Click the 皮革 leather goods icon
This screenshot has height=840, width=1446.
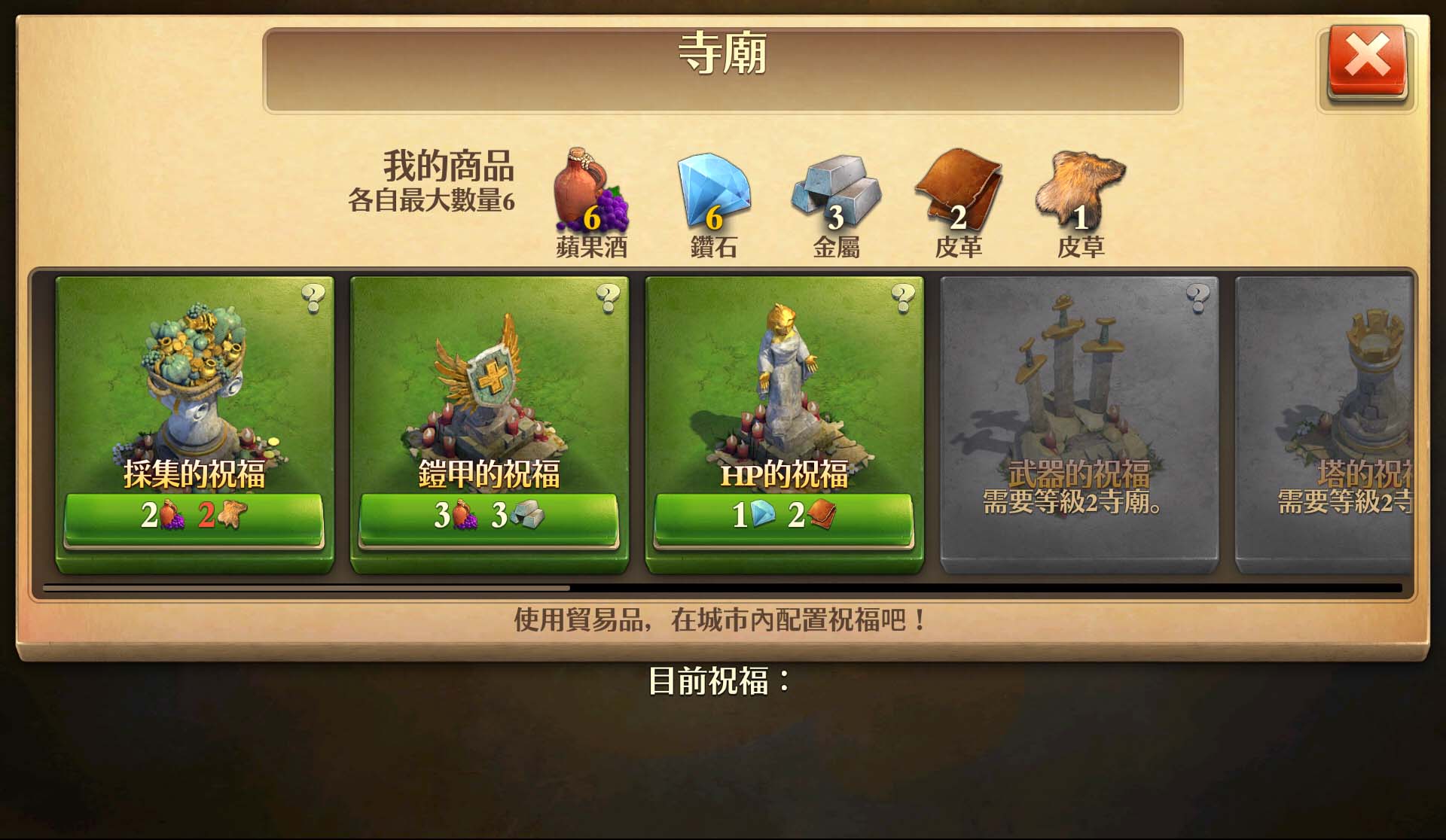click(x=962, y=188)
